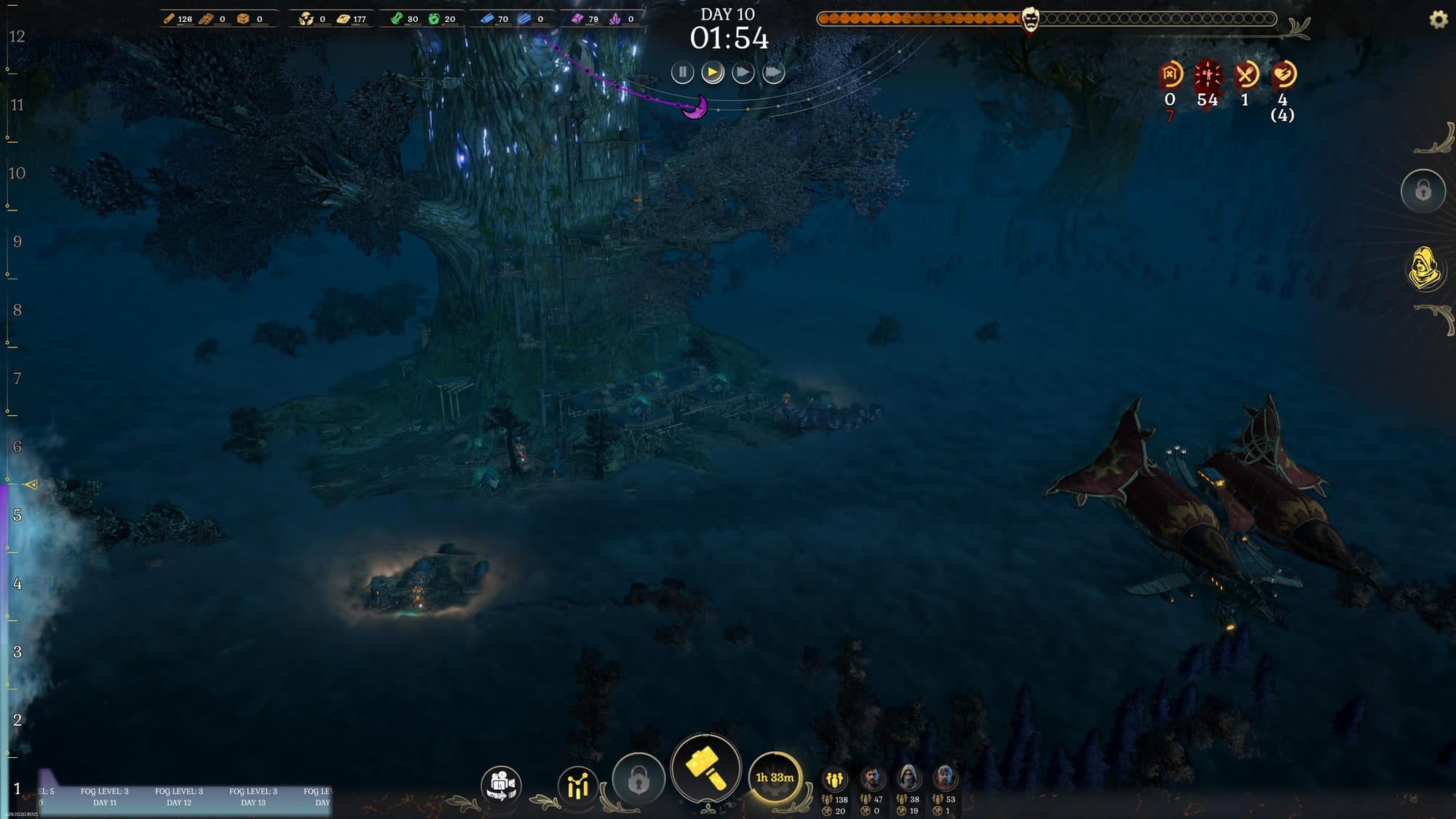
Task: Click the hunger fork-and-knife alert icon
Action: pyautogui.click(x=1245, y=74)
